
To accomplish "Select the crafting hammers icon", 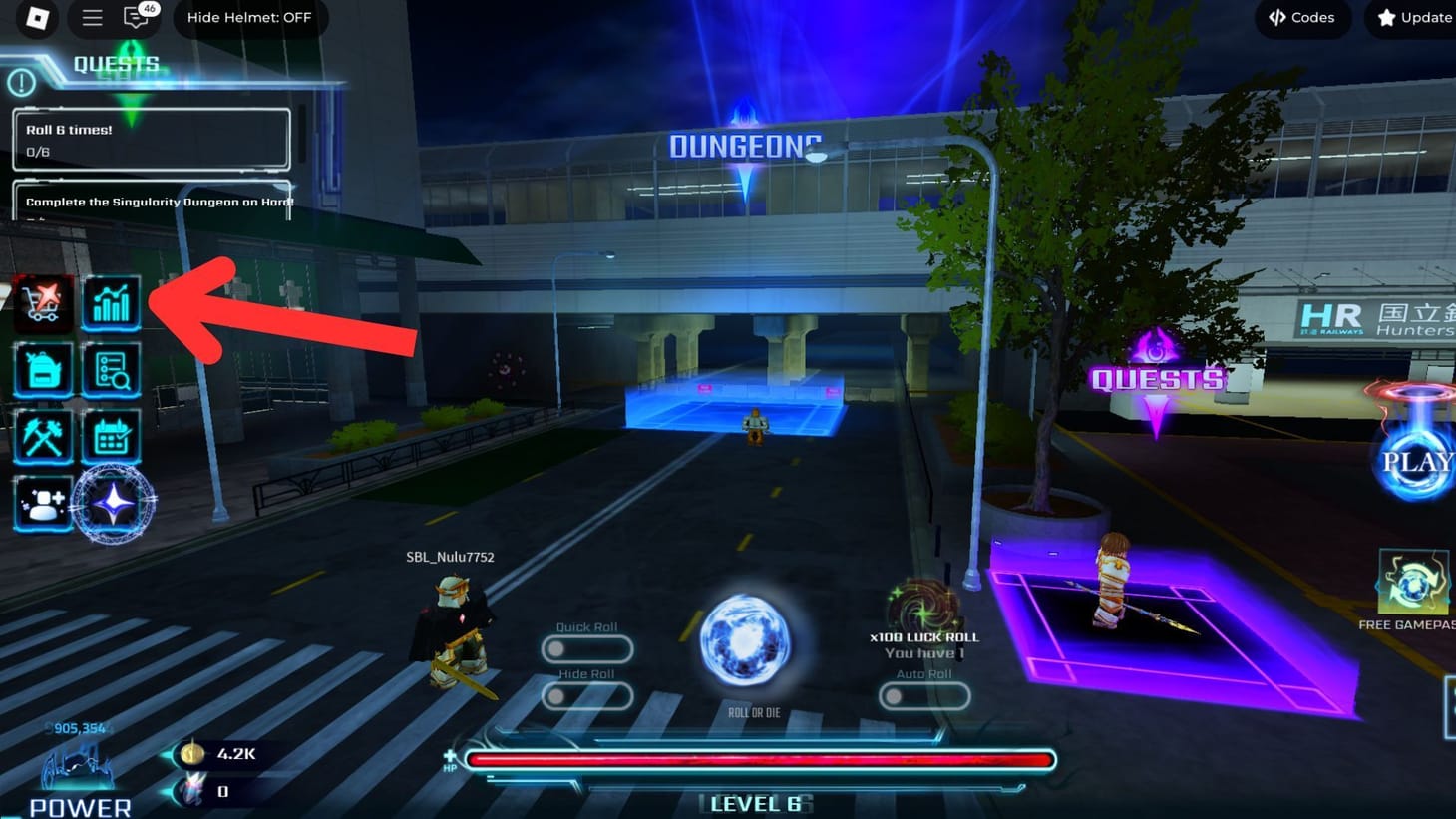I will coord(44,437).
